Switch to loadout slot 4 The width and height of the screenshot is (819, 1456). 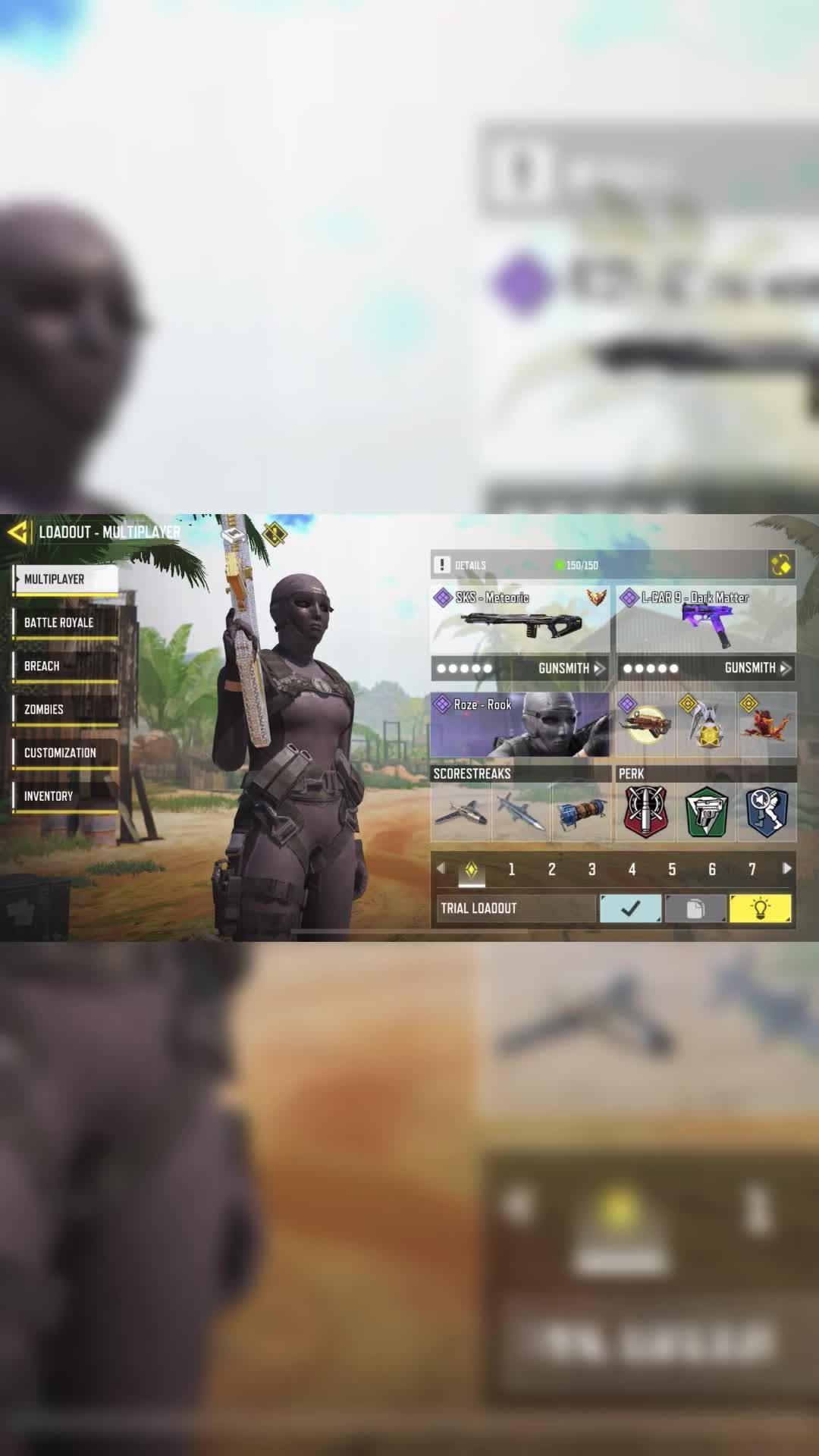(632, 869)
